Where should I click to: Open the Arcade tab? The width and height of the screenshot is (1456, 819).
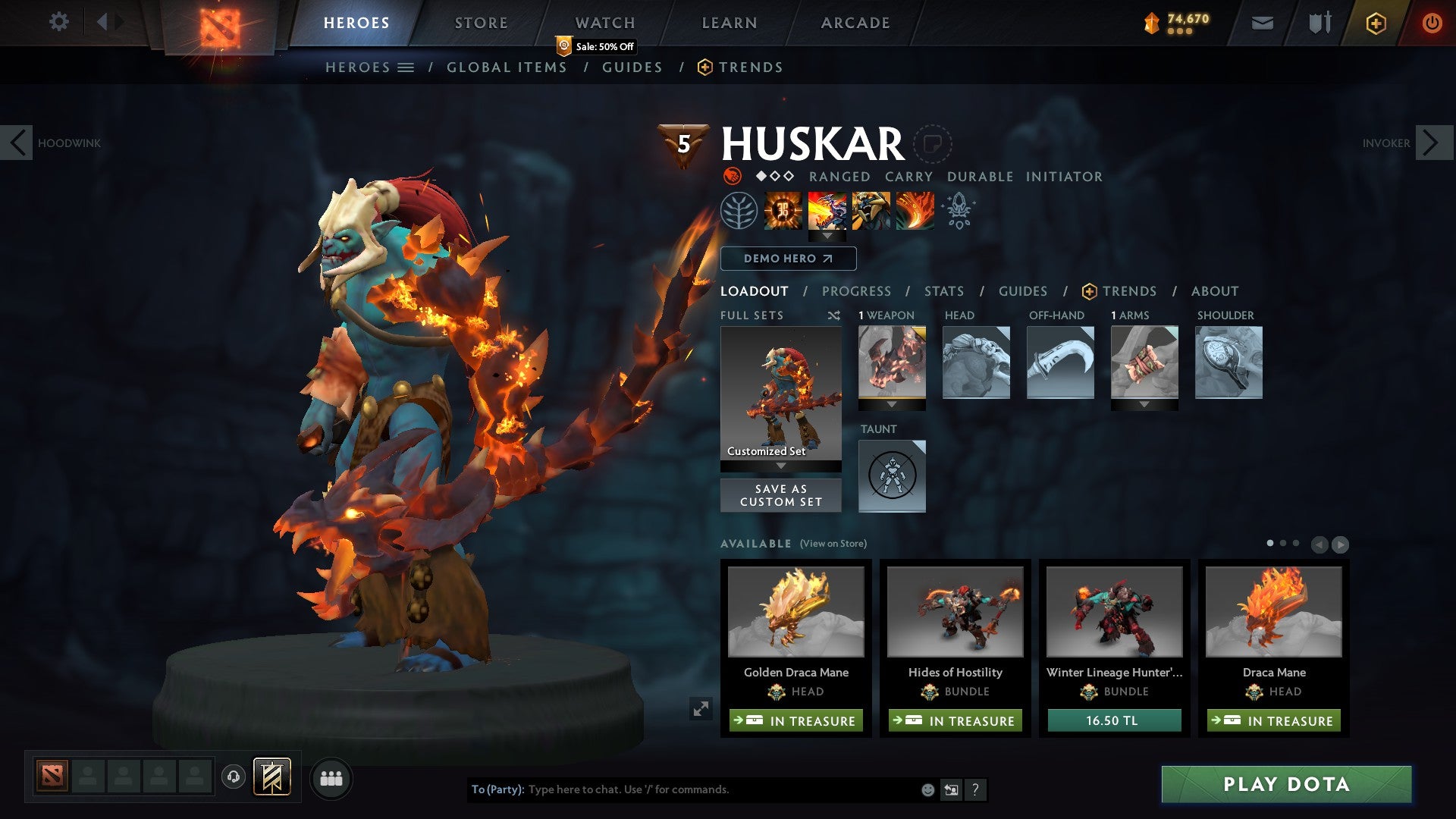(855, 23)
